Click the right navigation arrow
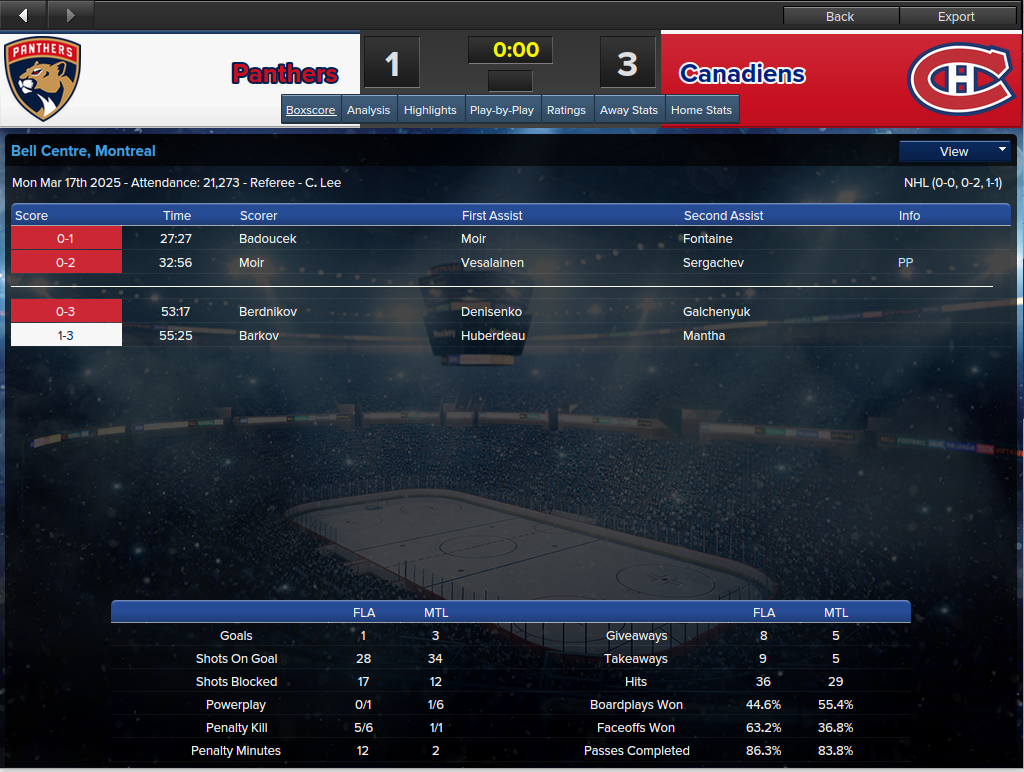Viewport: 1024px width, 772px height. [70, 15]
